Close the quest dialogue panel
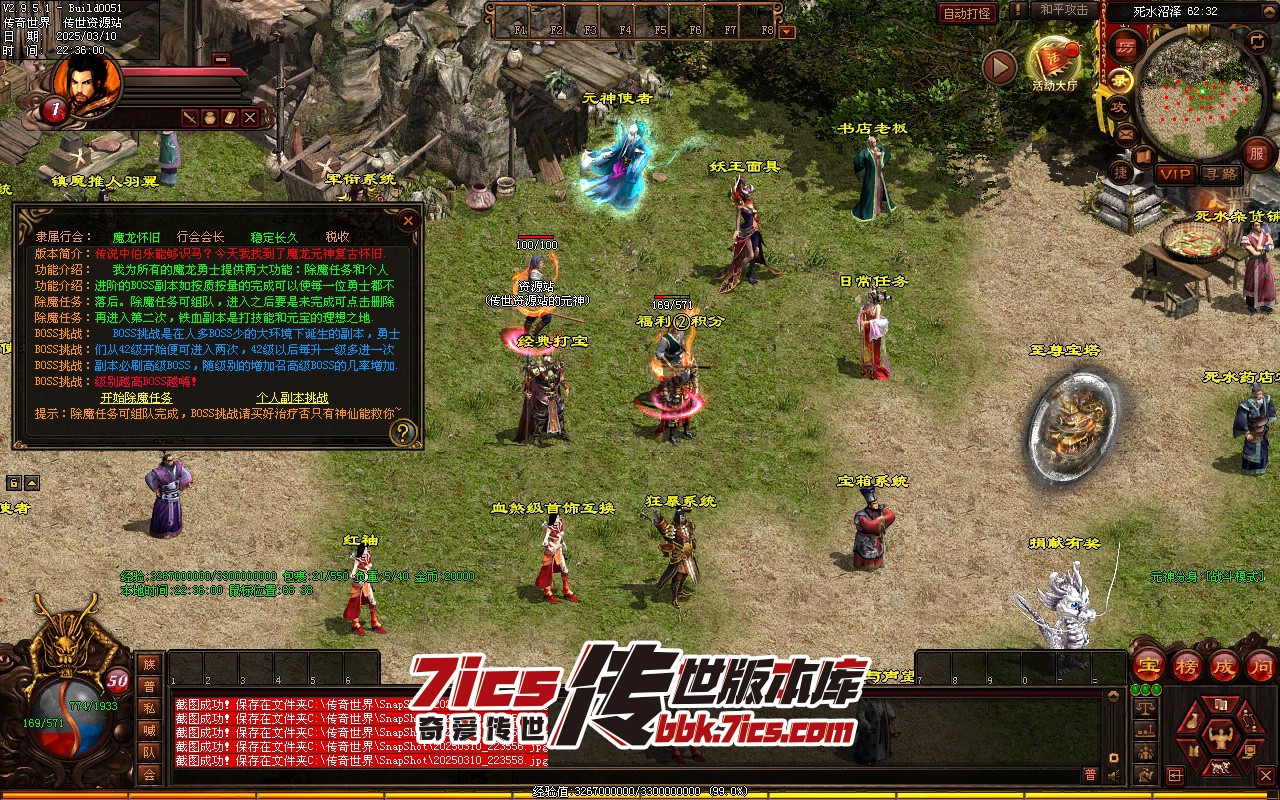This screenshot has height=800, width=1280. [408, 220]
